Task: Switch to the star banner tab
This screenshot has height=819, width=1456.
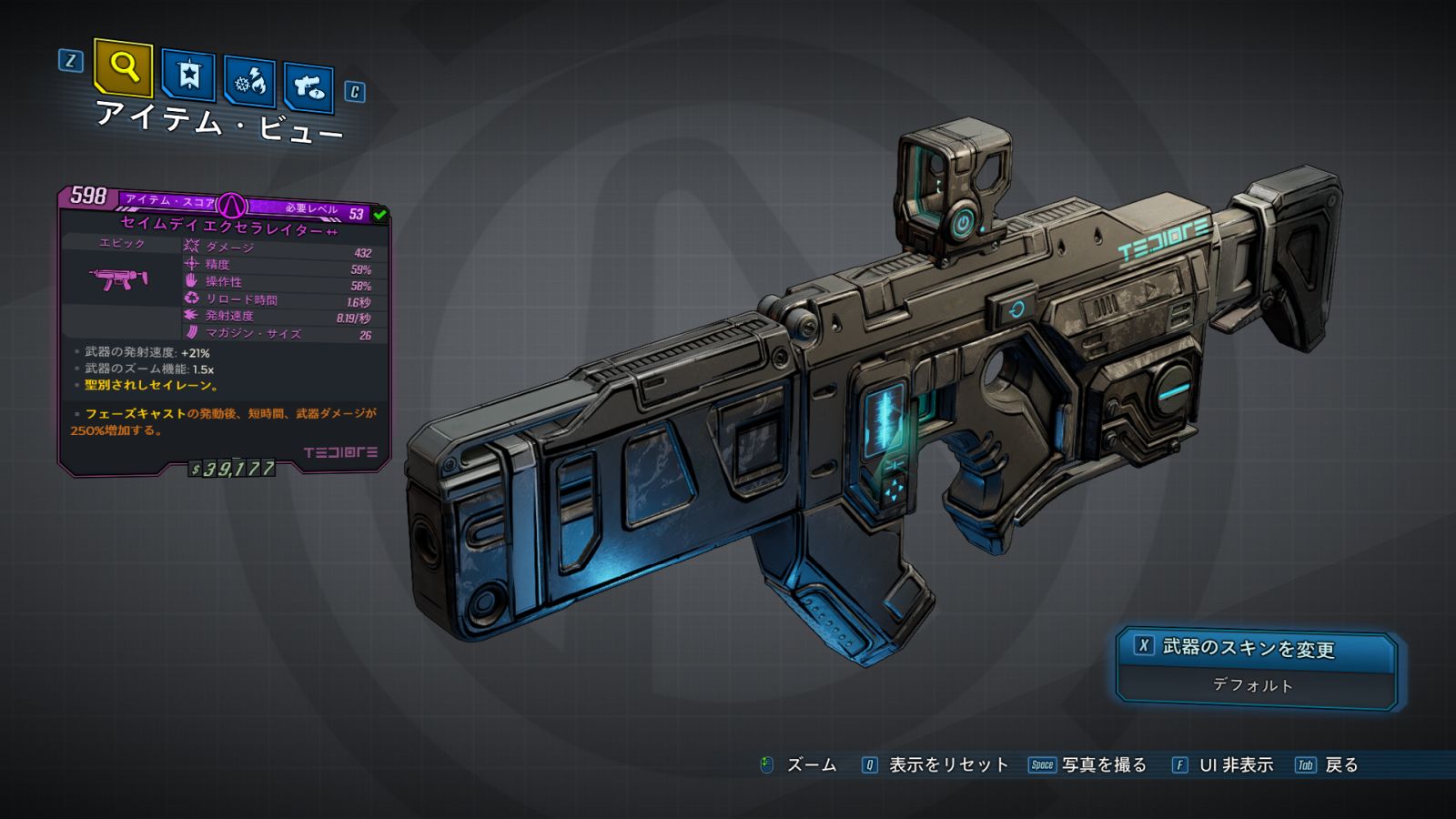Action: point(188,75)
